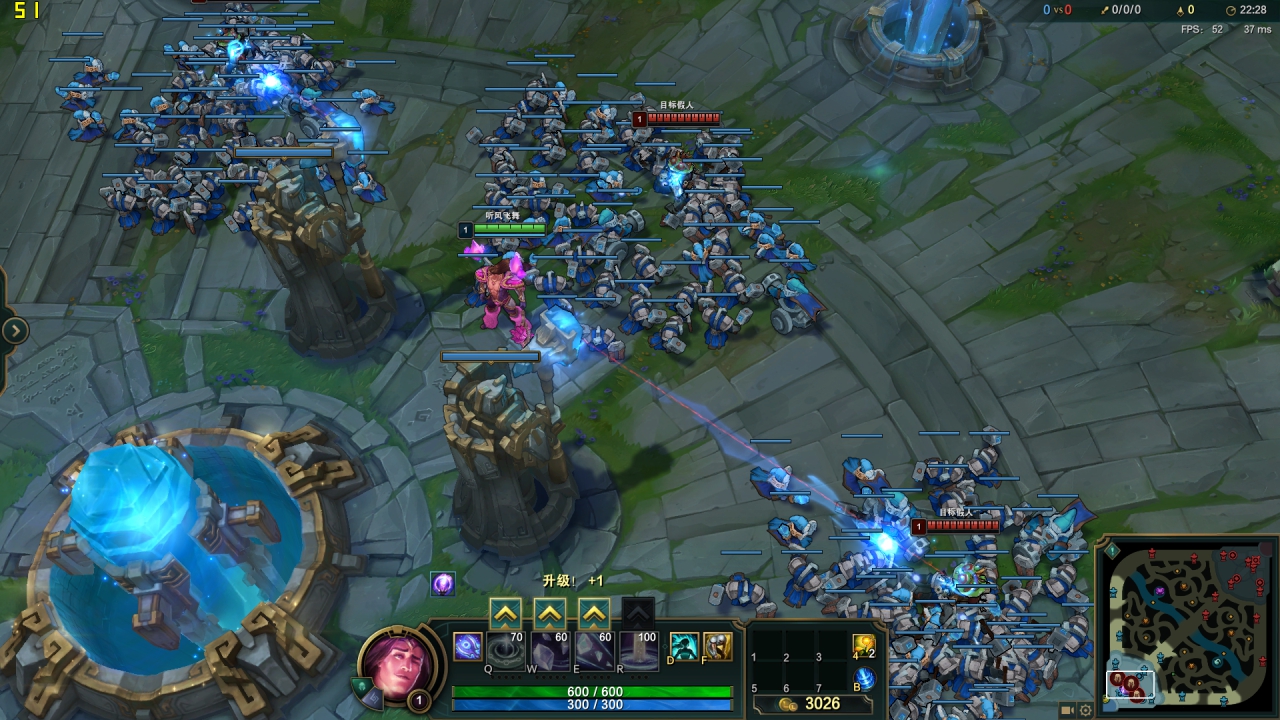Image resolution: width=1280 pixels, height=720 pixels.
Task: Expand the left side panel arrow
Action: [16, 330]
